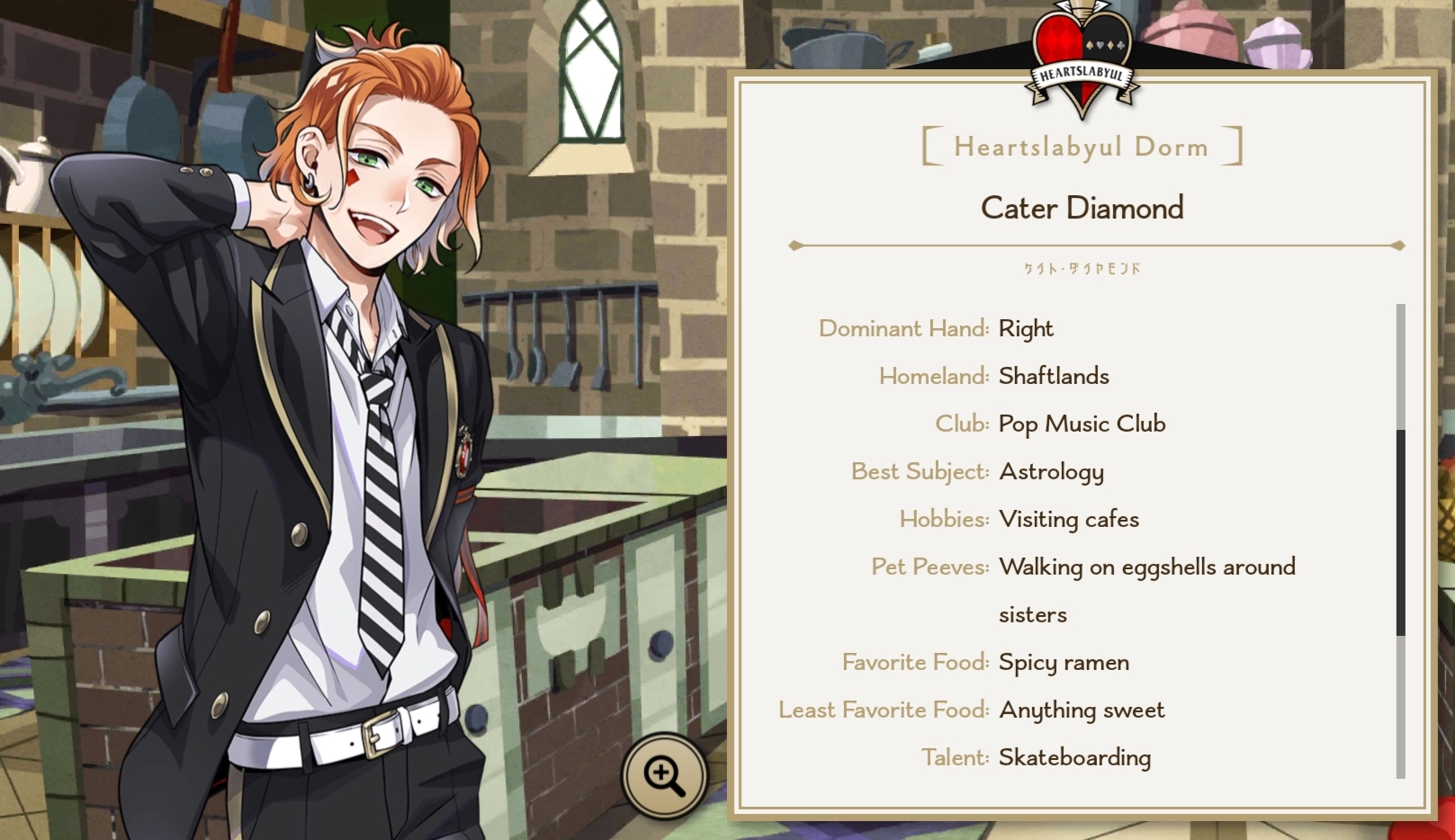Click the Pop Music Club entry
The height and width of the screenshot is (840, 1455).
(1082, 423)
